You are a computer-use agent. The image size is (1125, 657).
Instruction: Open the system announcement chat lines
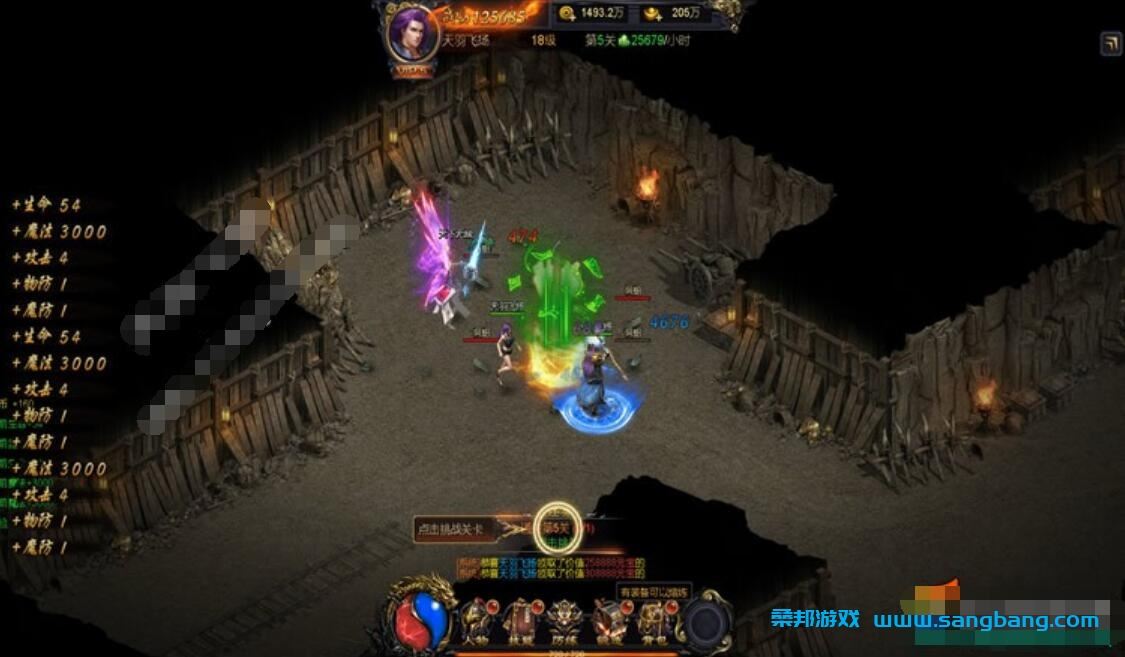(550, 568)
